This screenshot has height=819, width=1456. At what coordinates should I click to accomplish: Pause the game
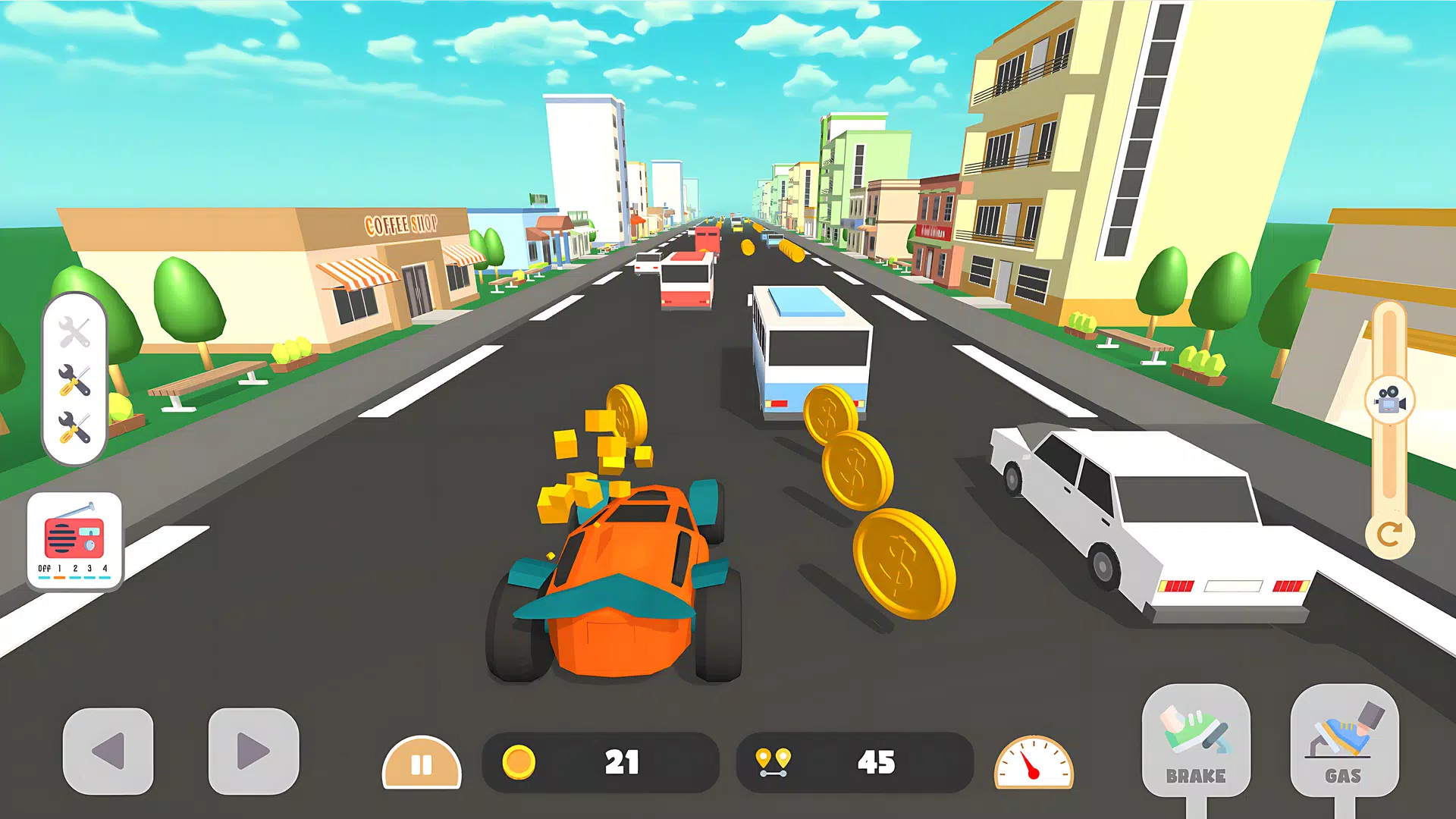tap(422, 763)
